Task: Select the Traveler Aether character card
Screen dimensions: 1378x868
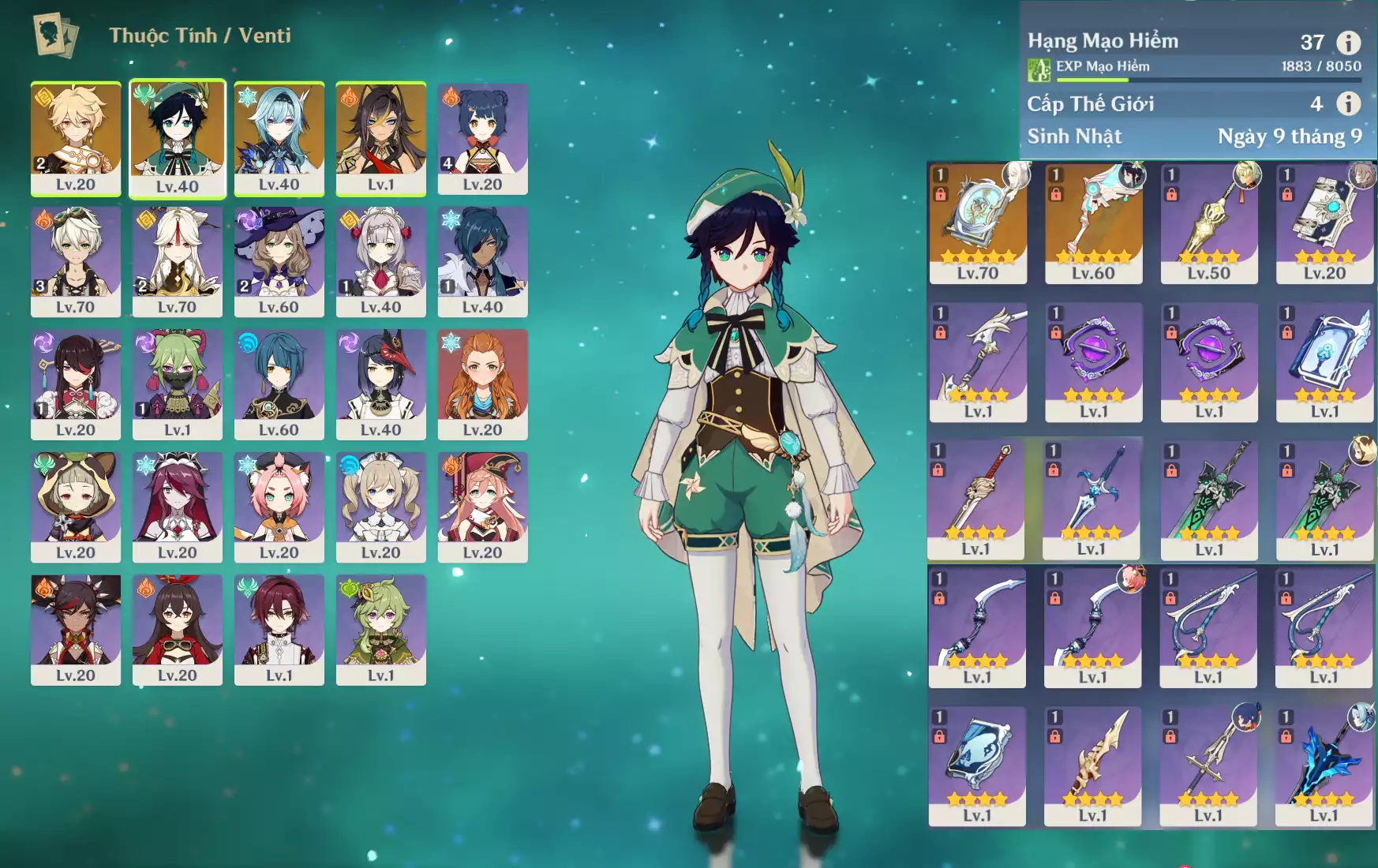Action: point(76,139)
